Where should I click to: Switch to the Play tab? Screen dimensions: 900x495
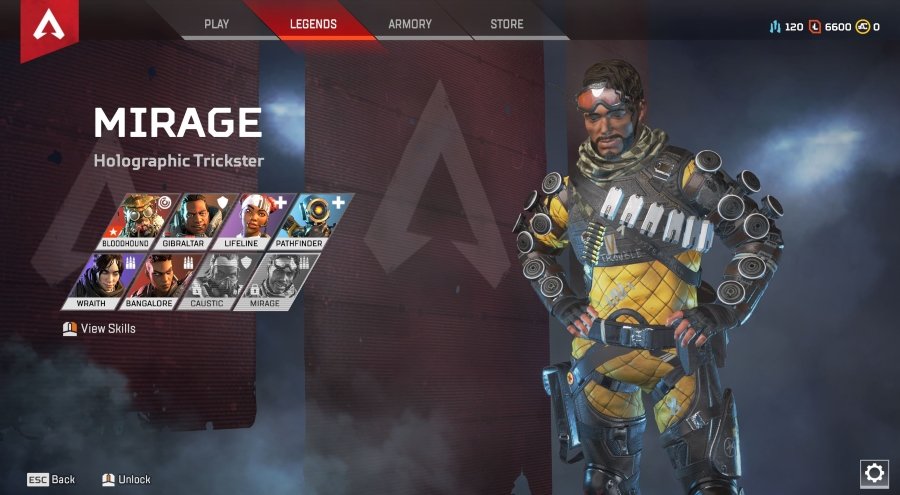click(217, 24)
